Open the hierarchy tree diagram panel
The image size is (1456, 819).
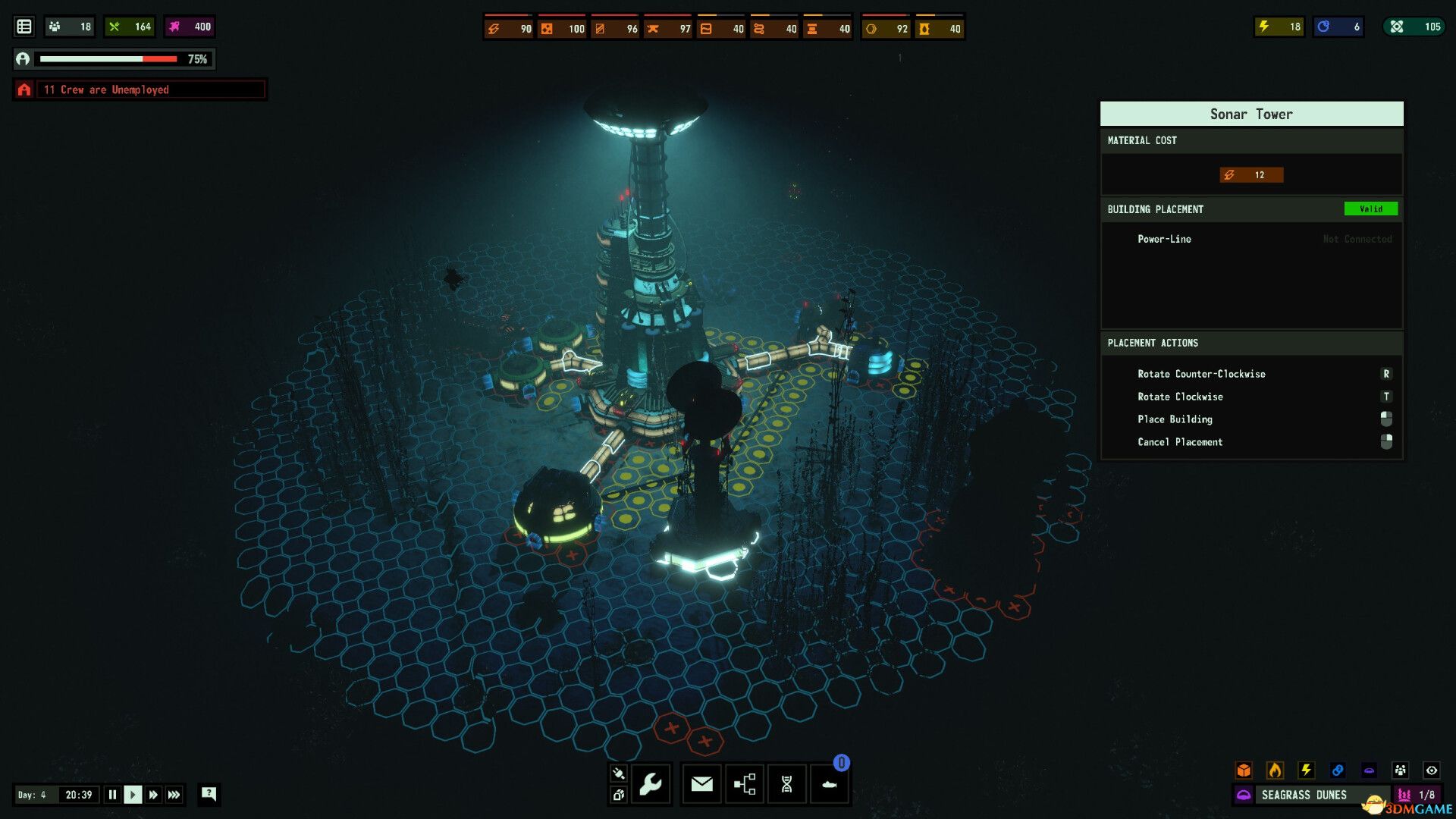point(745,784)
